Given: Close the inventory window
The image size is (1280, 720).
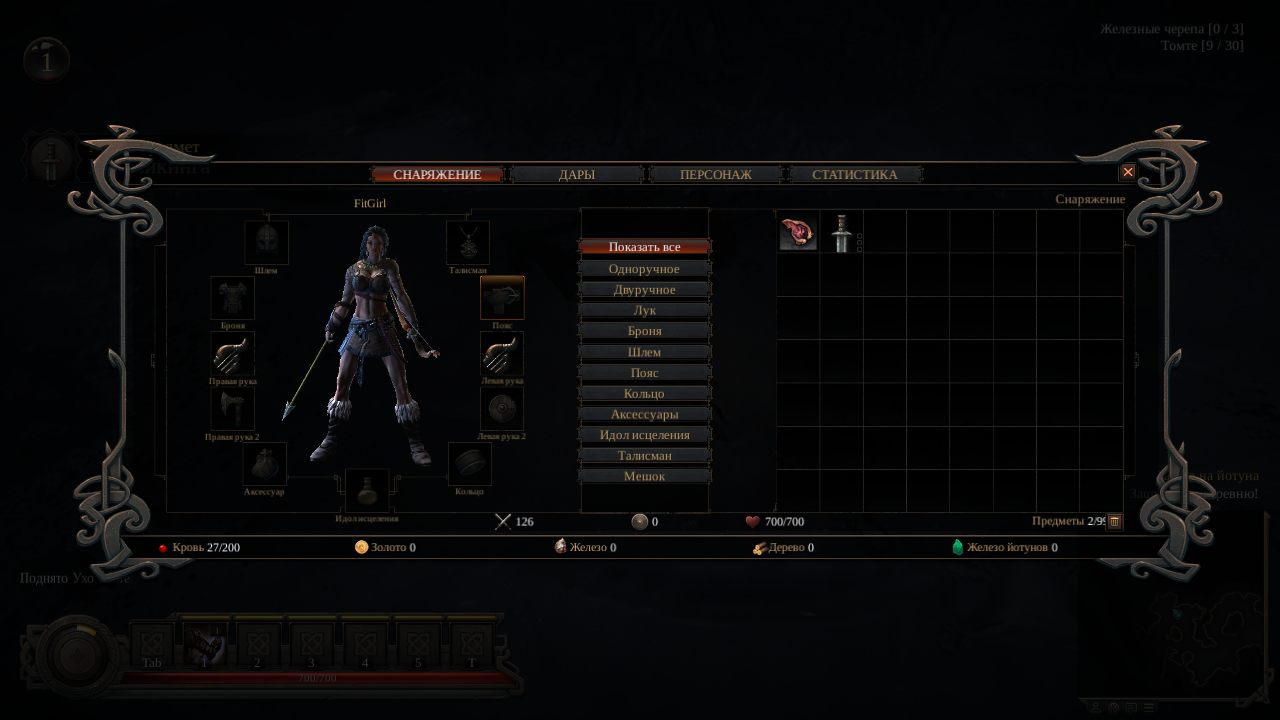Looking at the screenshot, I should tap(1128, 172).
